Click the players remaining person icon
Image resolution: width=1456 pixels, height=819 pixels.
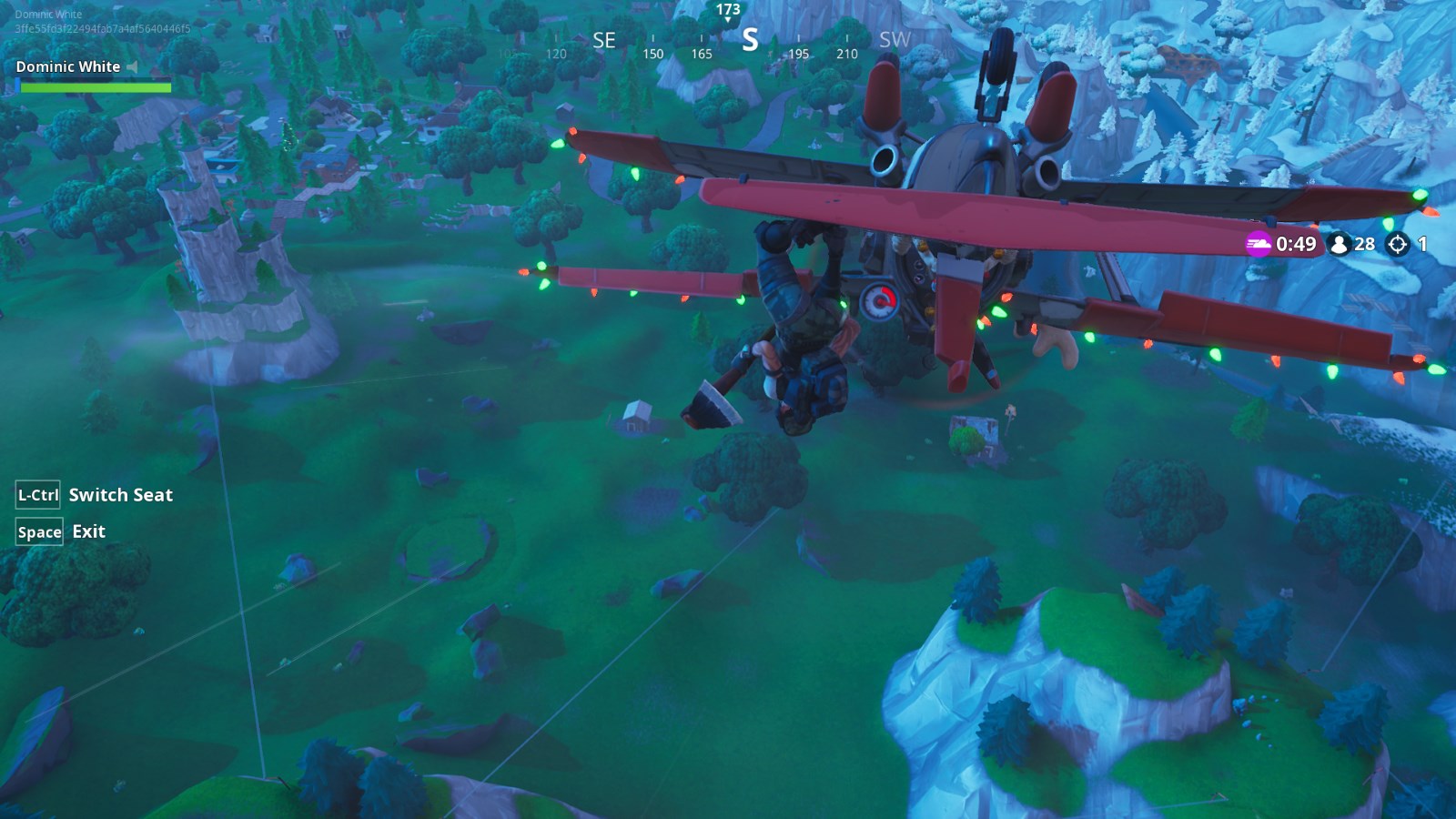pyautogui.click(x=1339, y=244)
